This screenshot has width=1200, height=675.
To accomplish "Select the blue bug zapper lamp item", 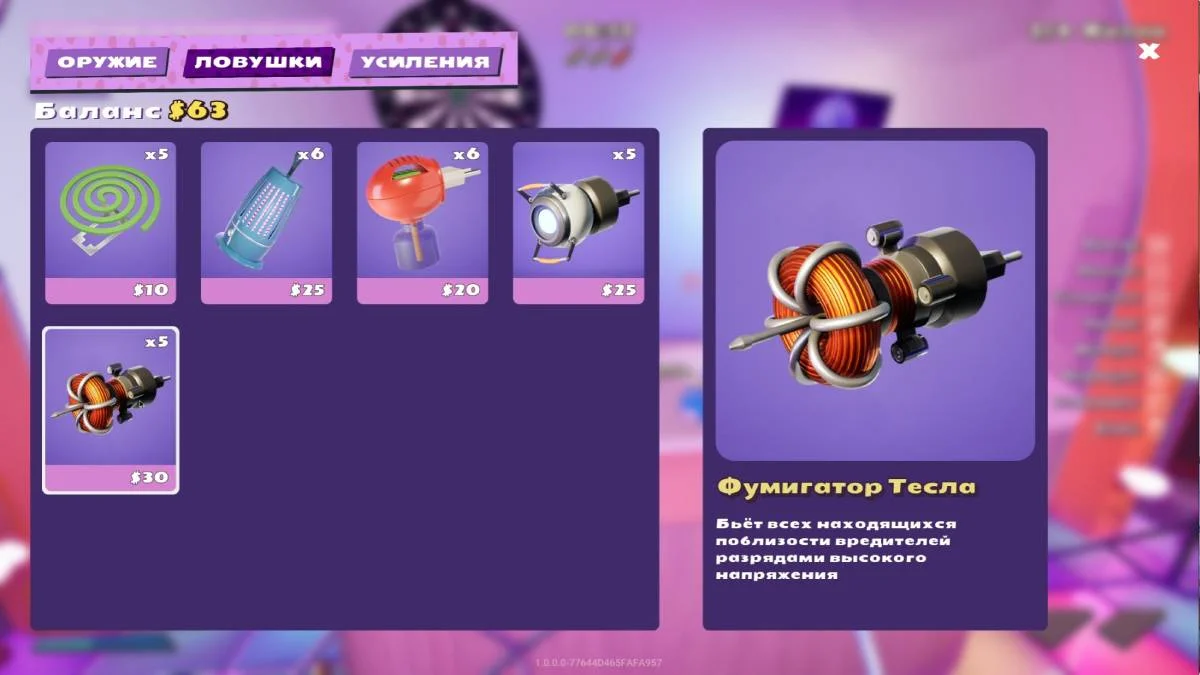I will pyautogui.click(x=266, y=222).
